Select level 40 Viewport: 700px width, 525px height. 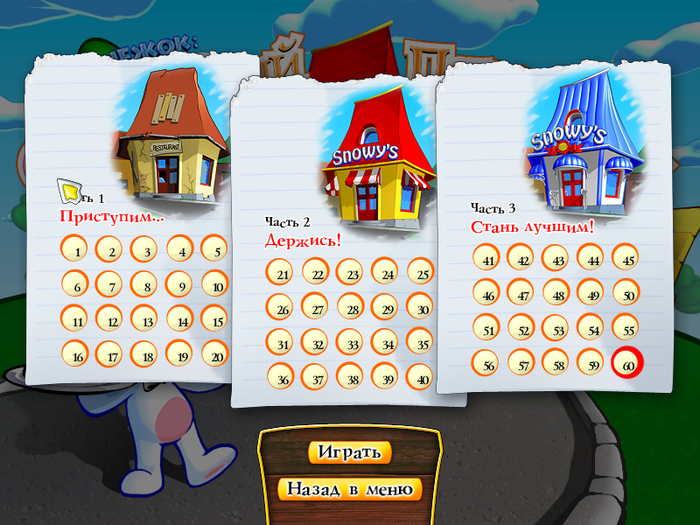[x=420, y=377]
